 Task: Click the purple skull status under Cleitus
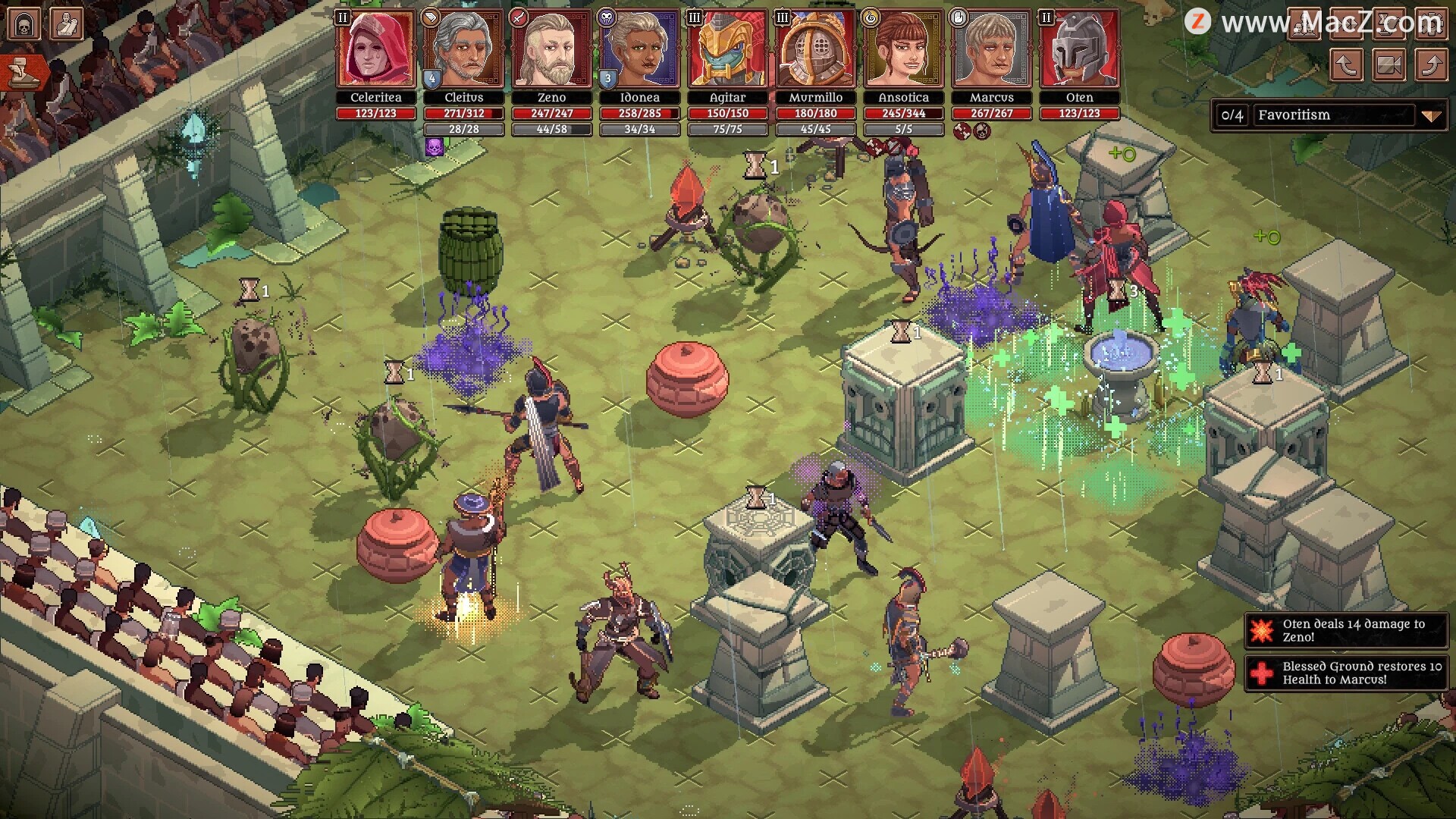pos(435,146)
